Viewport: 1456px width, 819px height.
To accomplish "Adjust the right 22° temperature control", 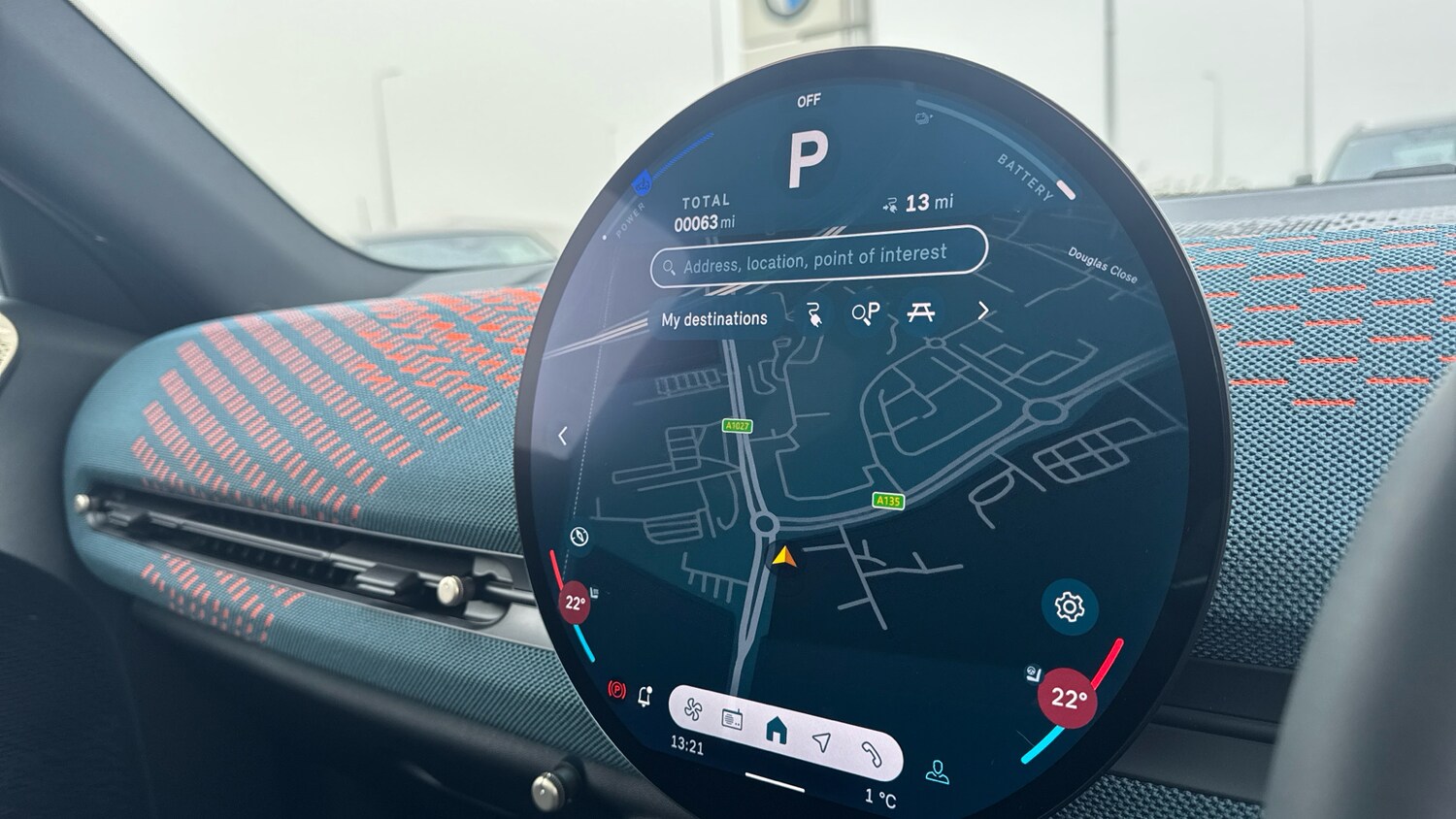I will pos(1068,698).
